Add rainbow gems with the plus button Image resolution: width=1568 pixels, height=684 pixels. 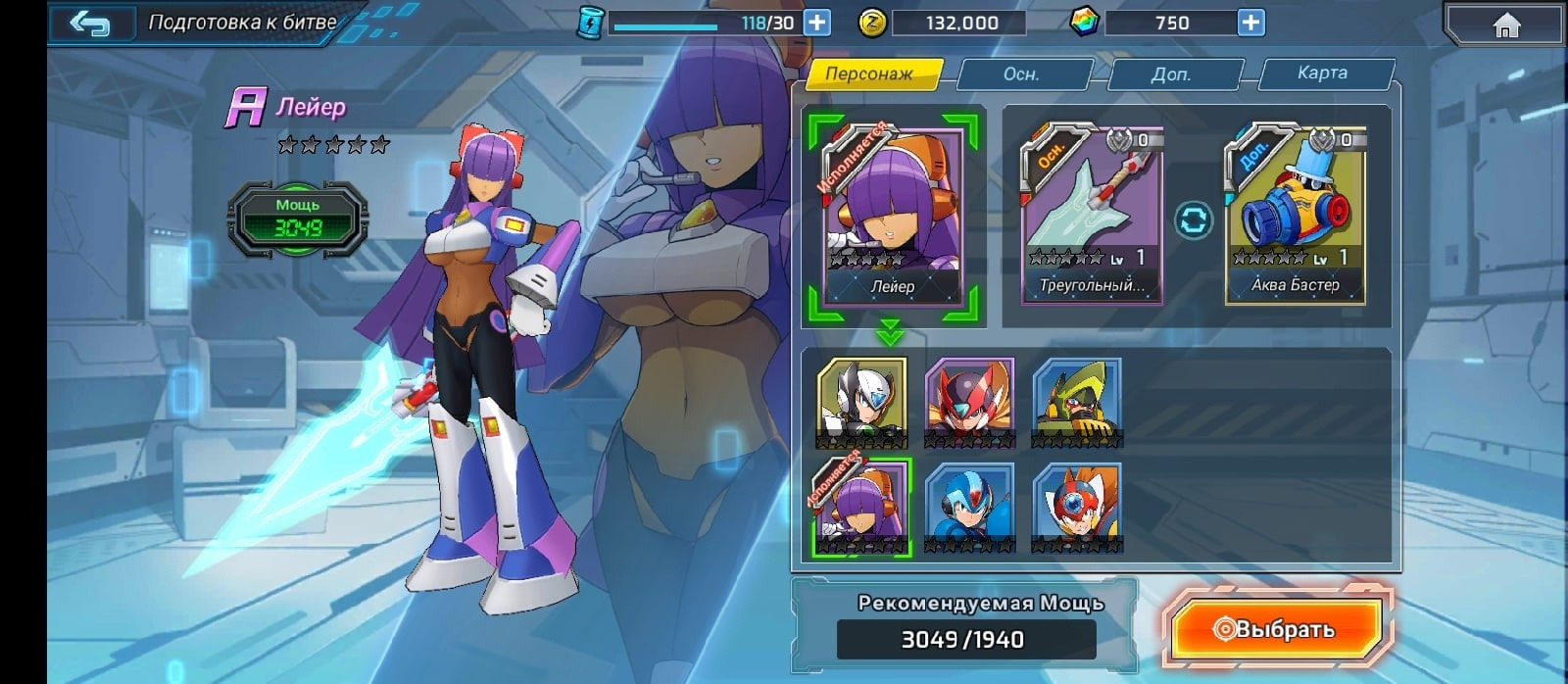coord(1250,23)
